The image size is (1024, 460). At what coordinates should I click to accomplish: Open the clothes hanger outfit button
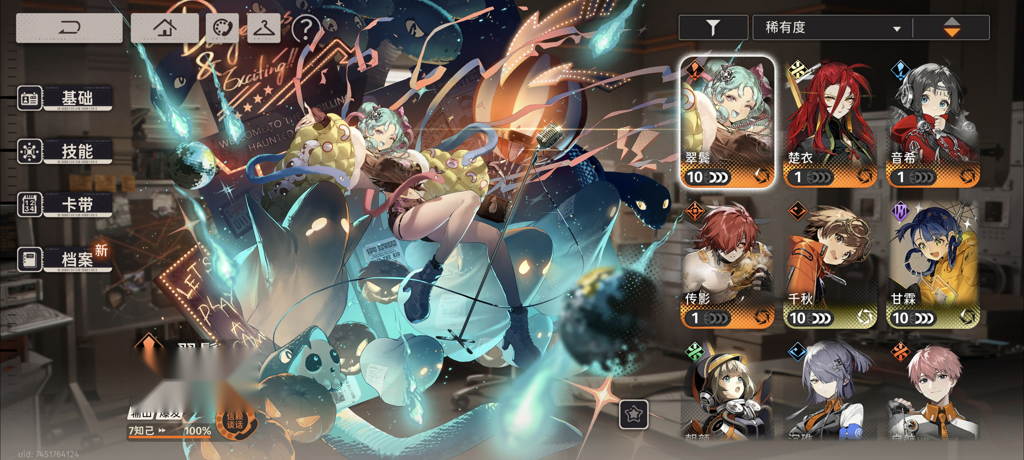[264, 28]
